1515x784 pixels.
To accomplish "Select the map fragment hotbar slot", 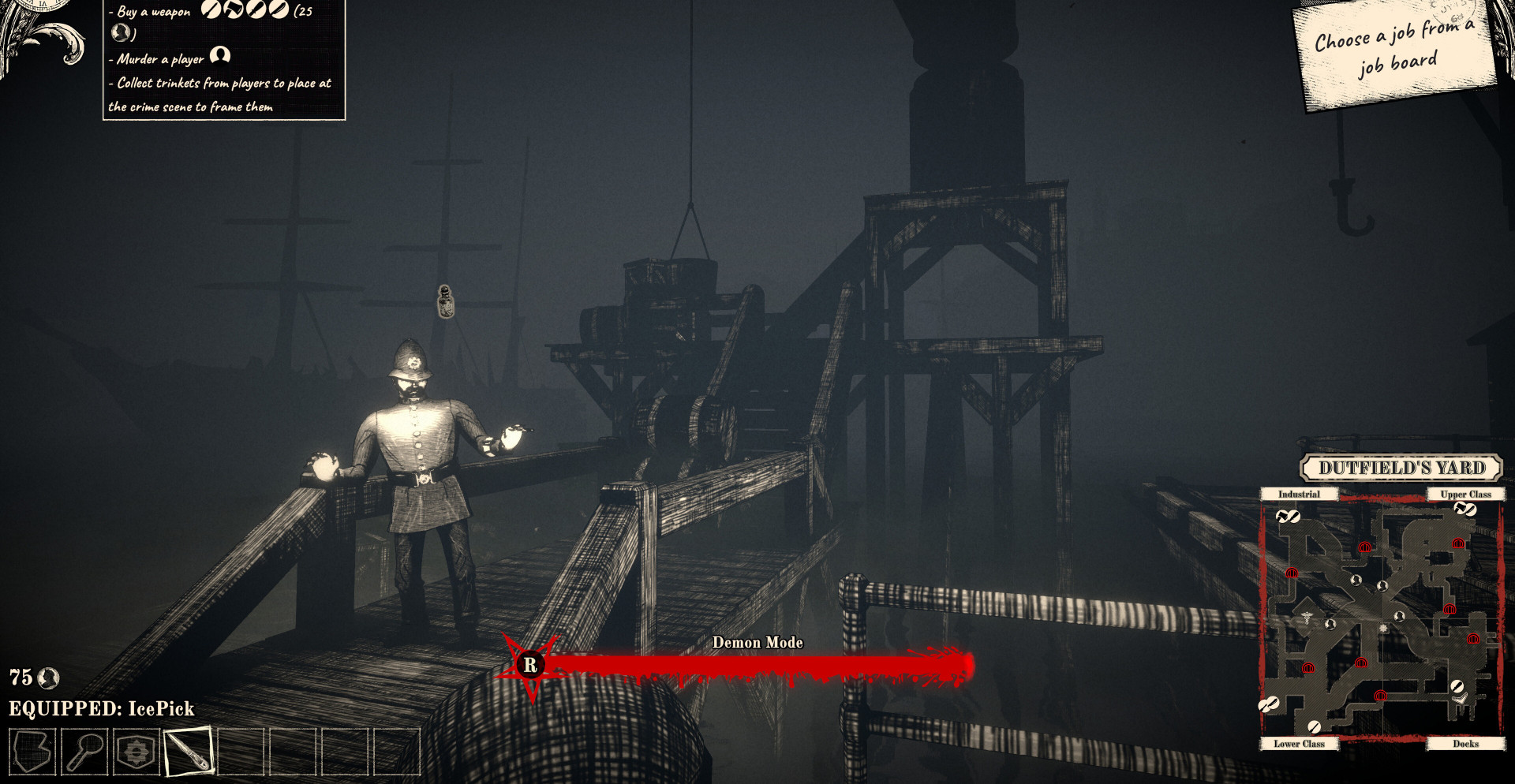I will coord(32,752).
